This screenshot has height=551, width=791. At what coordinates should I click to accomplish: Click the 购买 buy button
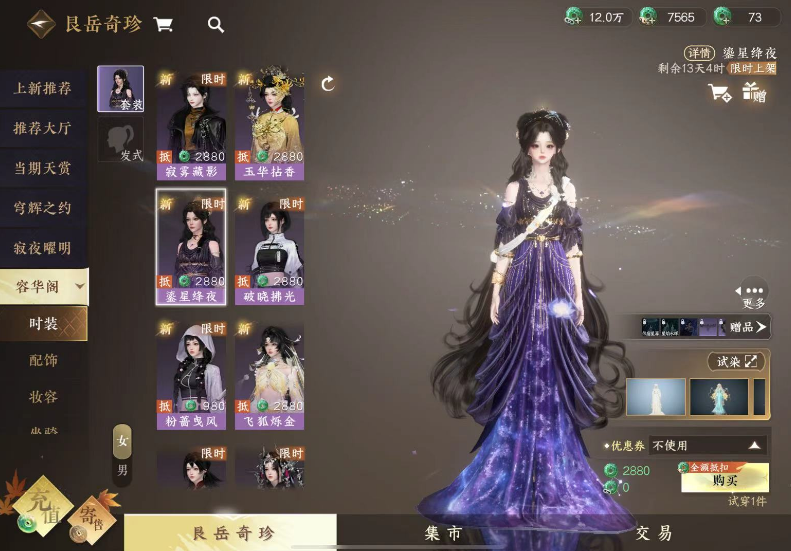[724, 478]
